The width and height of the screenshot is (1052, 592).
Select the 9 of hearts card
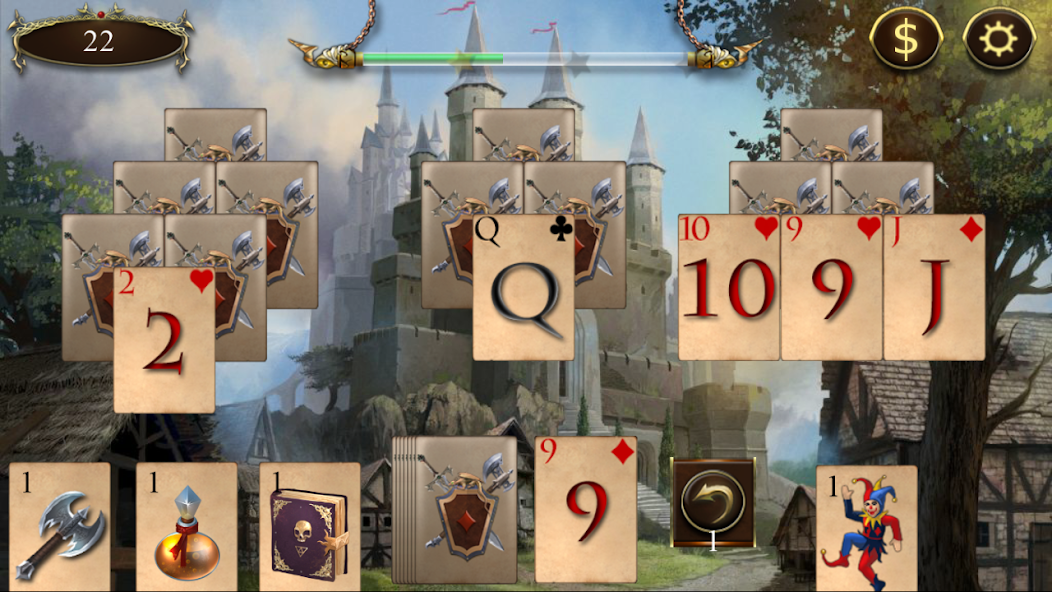point(831,288)
